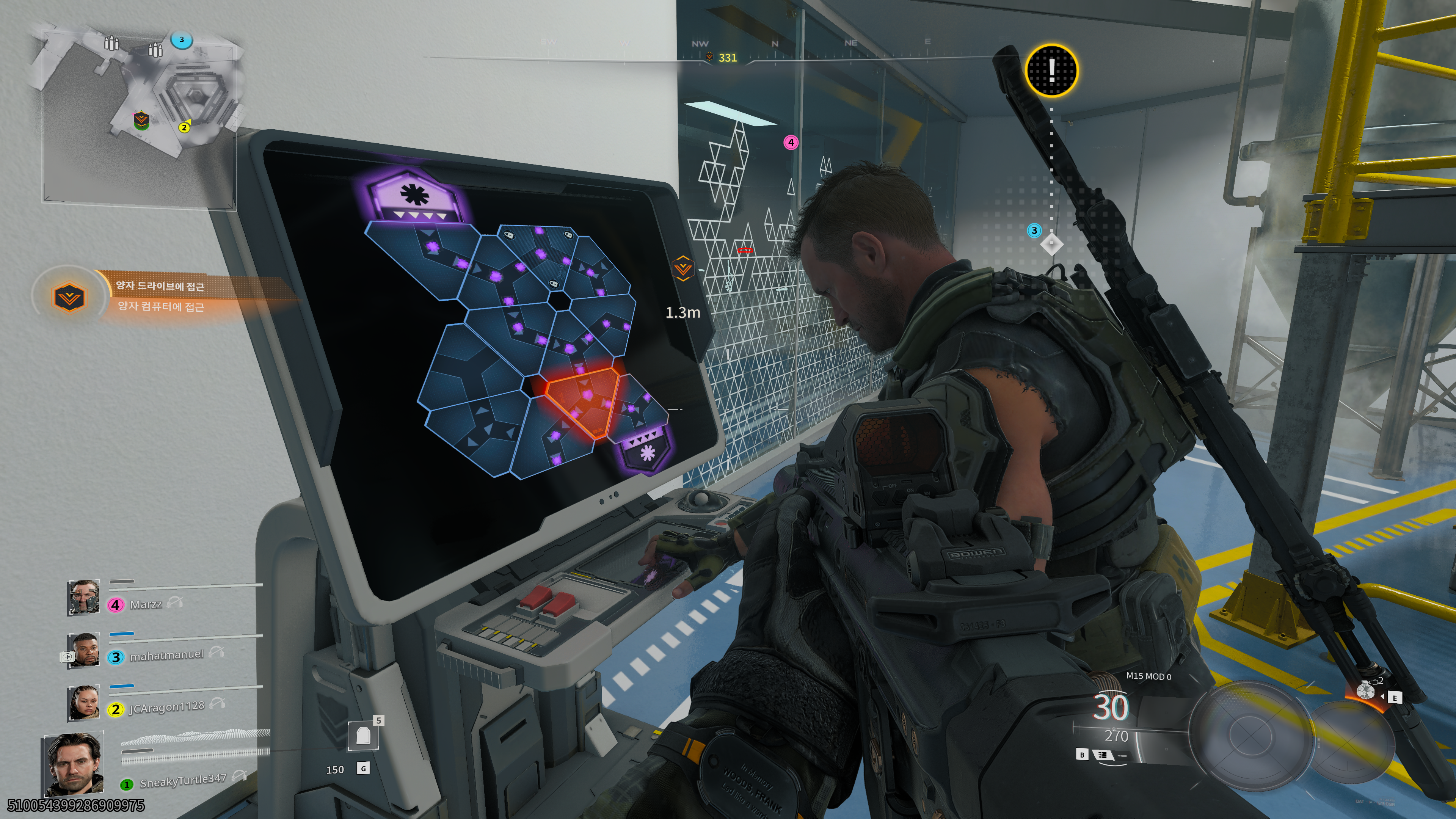Click the 양자 컴퓨터에 접근 objective text

161,307
